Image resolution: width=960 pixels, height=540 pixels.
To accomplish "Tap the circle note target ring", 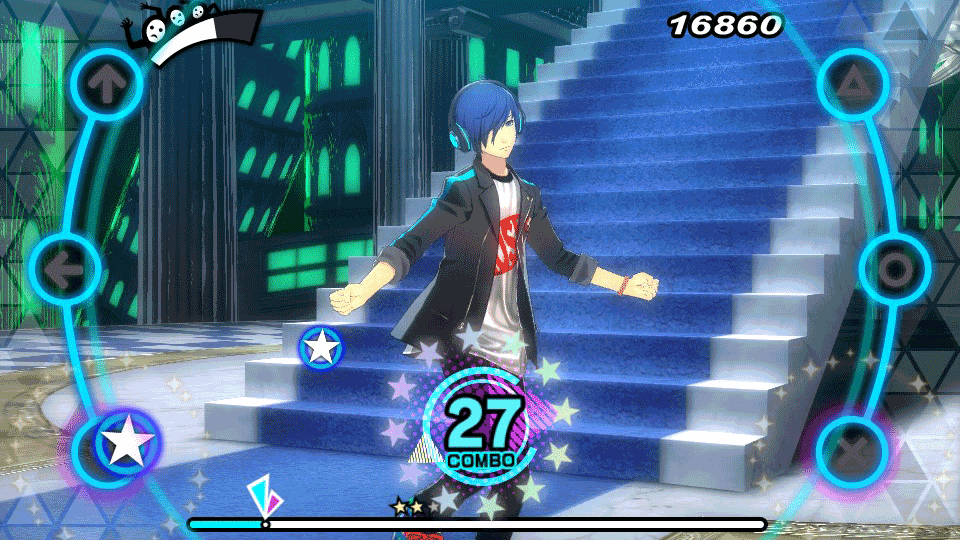I will 895,268.
